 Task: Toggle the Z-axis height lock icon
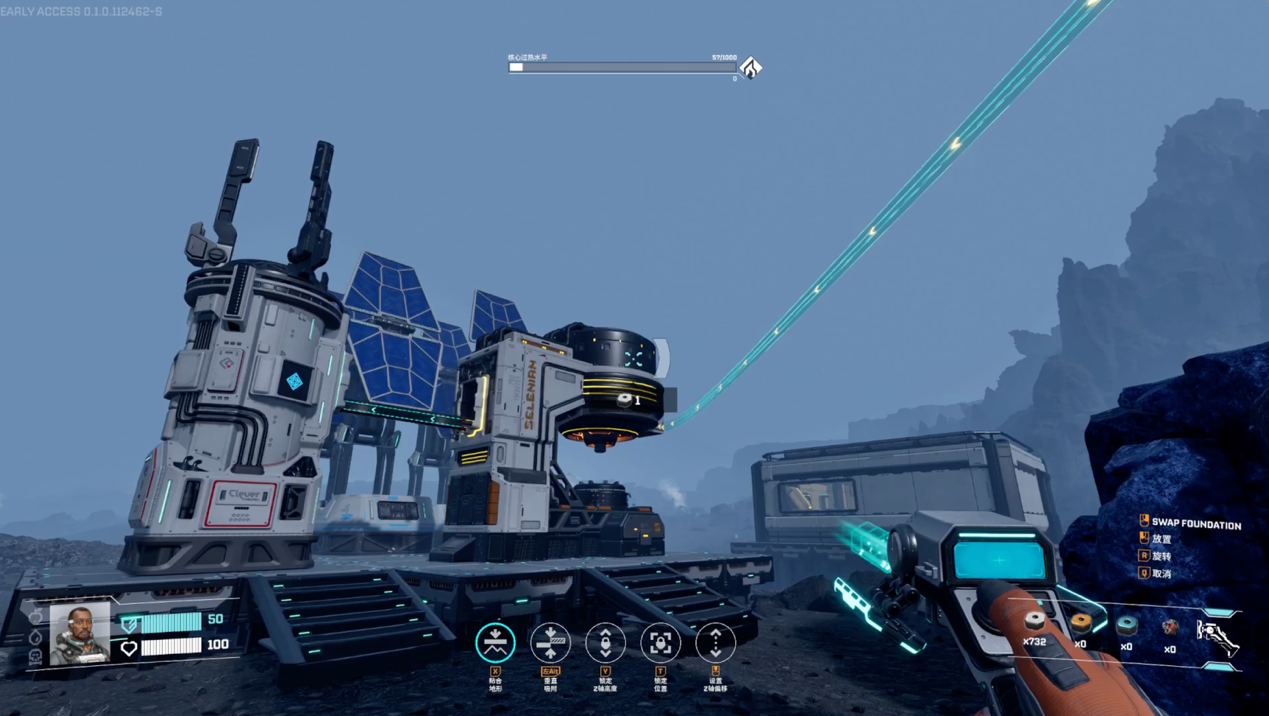[x=605, y=642]
